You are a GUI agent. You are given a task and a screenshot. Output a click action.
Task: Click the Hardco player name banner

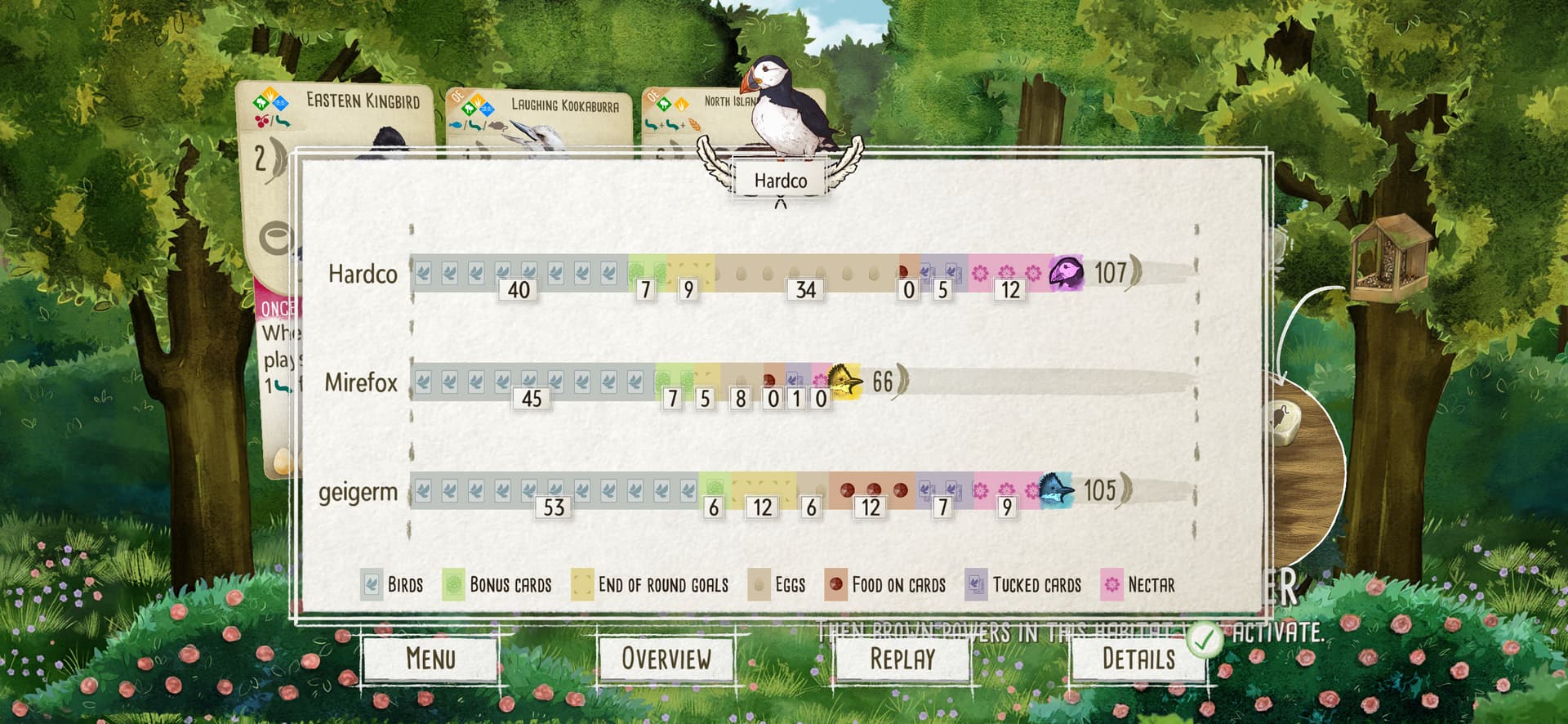780,181
